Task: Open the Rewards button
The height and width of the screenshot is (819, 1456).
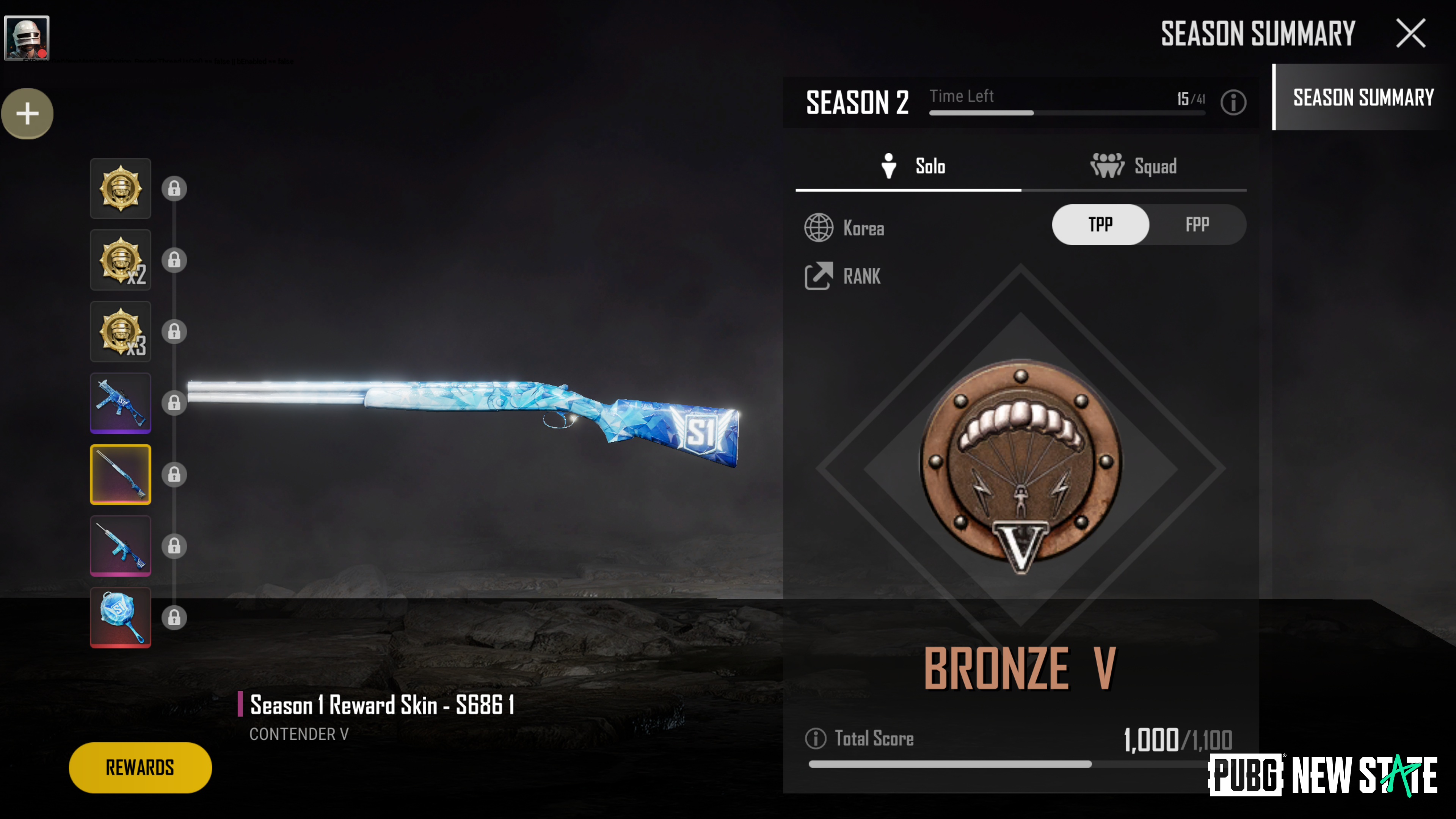Action: (140, 767)
